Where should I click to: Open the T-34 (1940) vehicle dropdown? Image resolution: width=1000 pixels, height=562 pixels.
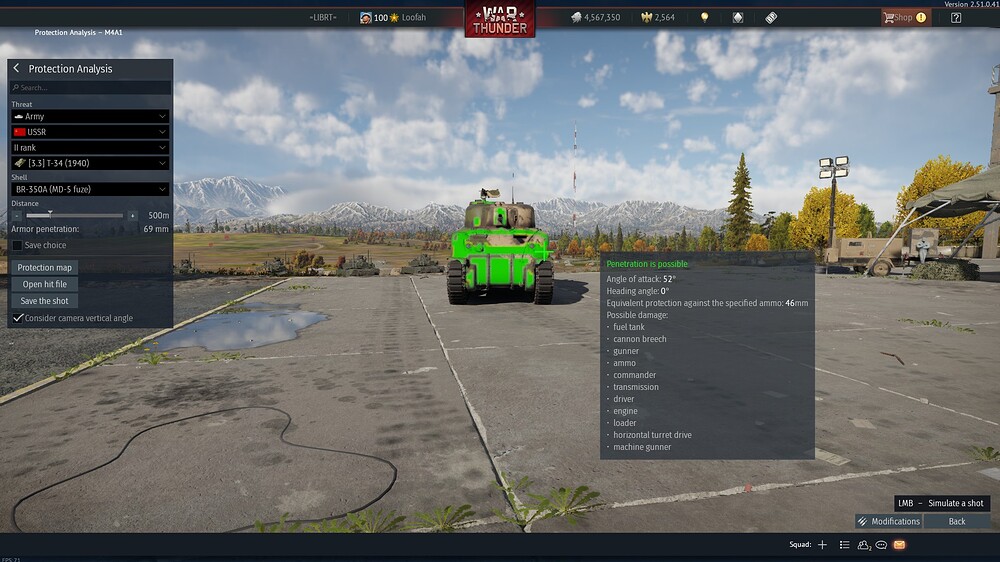point(90,163)
